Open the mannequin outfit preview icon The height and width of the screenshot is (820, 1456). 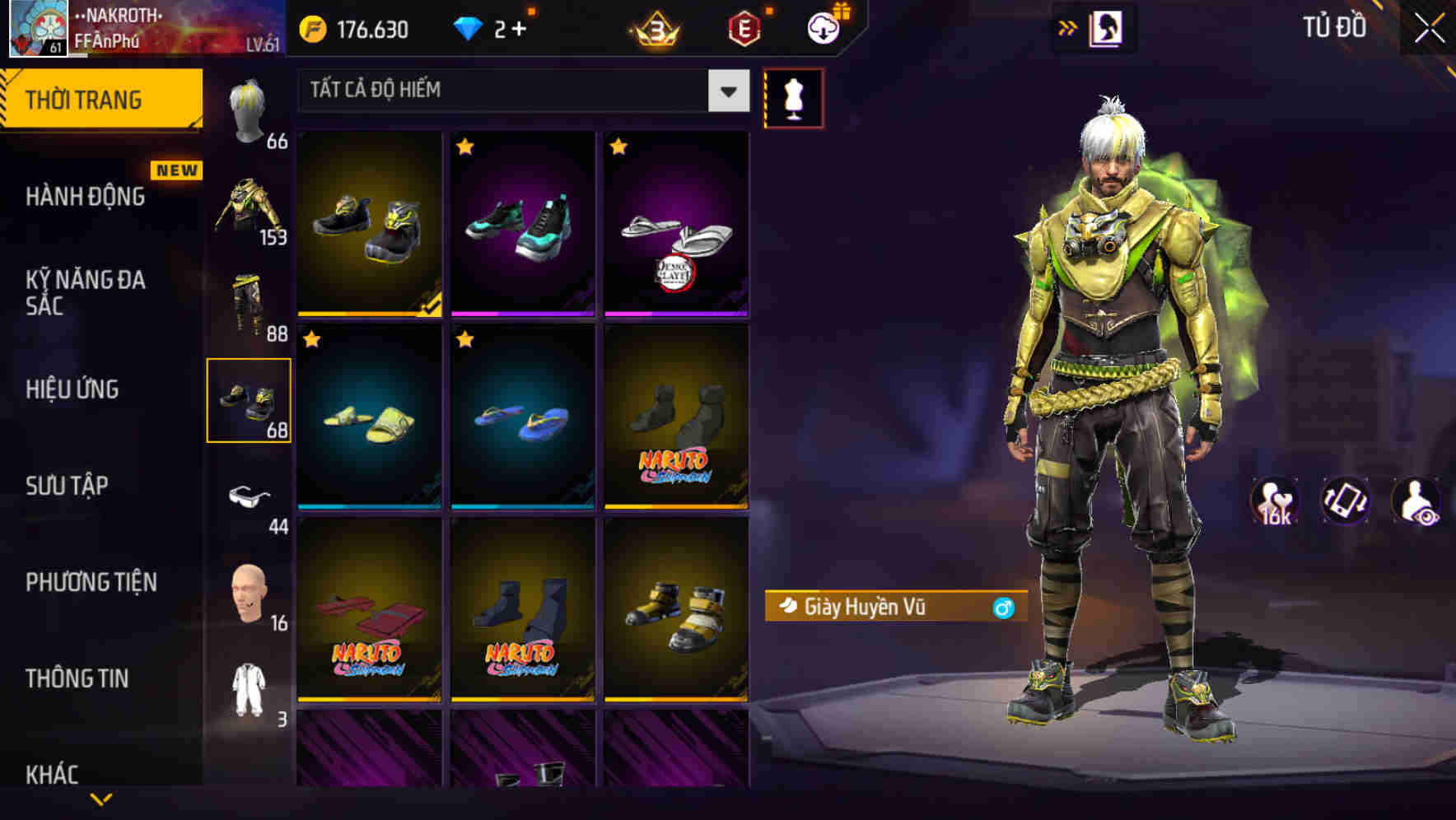click(793, 98)
